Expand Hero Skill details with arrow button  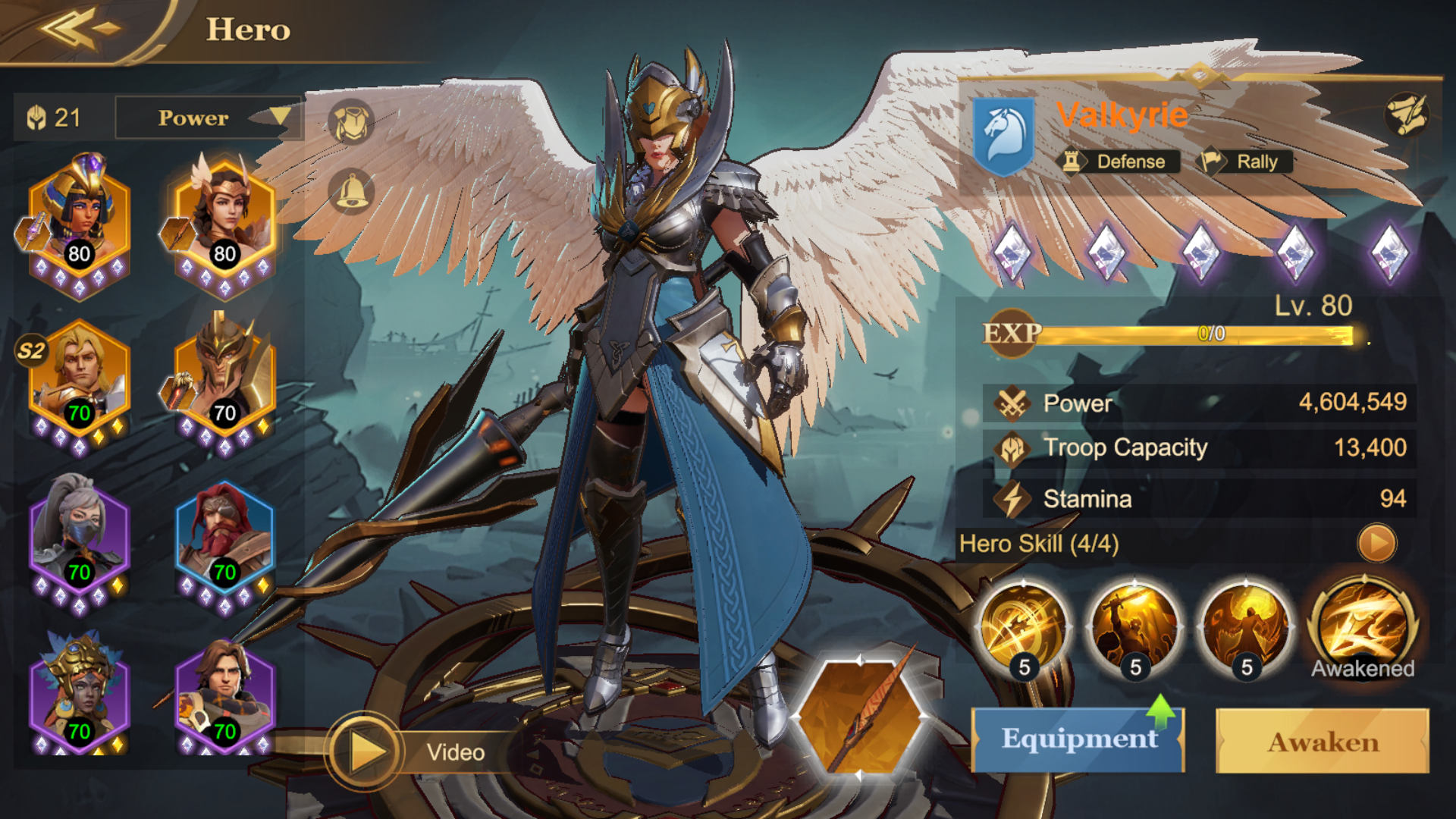pyautogui.click(x=1376, y=543)
